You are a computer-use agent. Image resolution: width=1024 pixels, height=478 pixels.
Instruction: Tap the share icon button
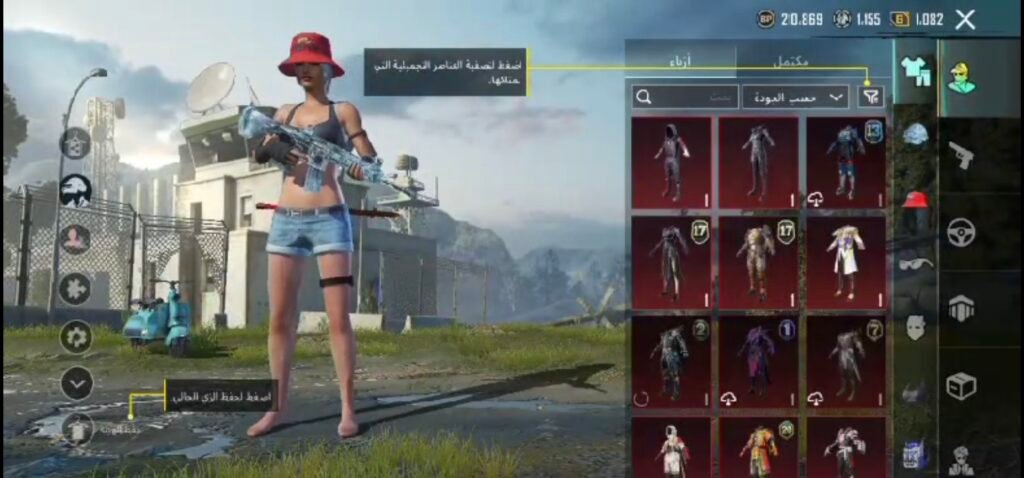76,143
